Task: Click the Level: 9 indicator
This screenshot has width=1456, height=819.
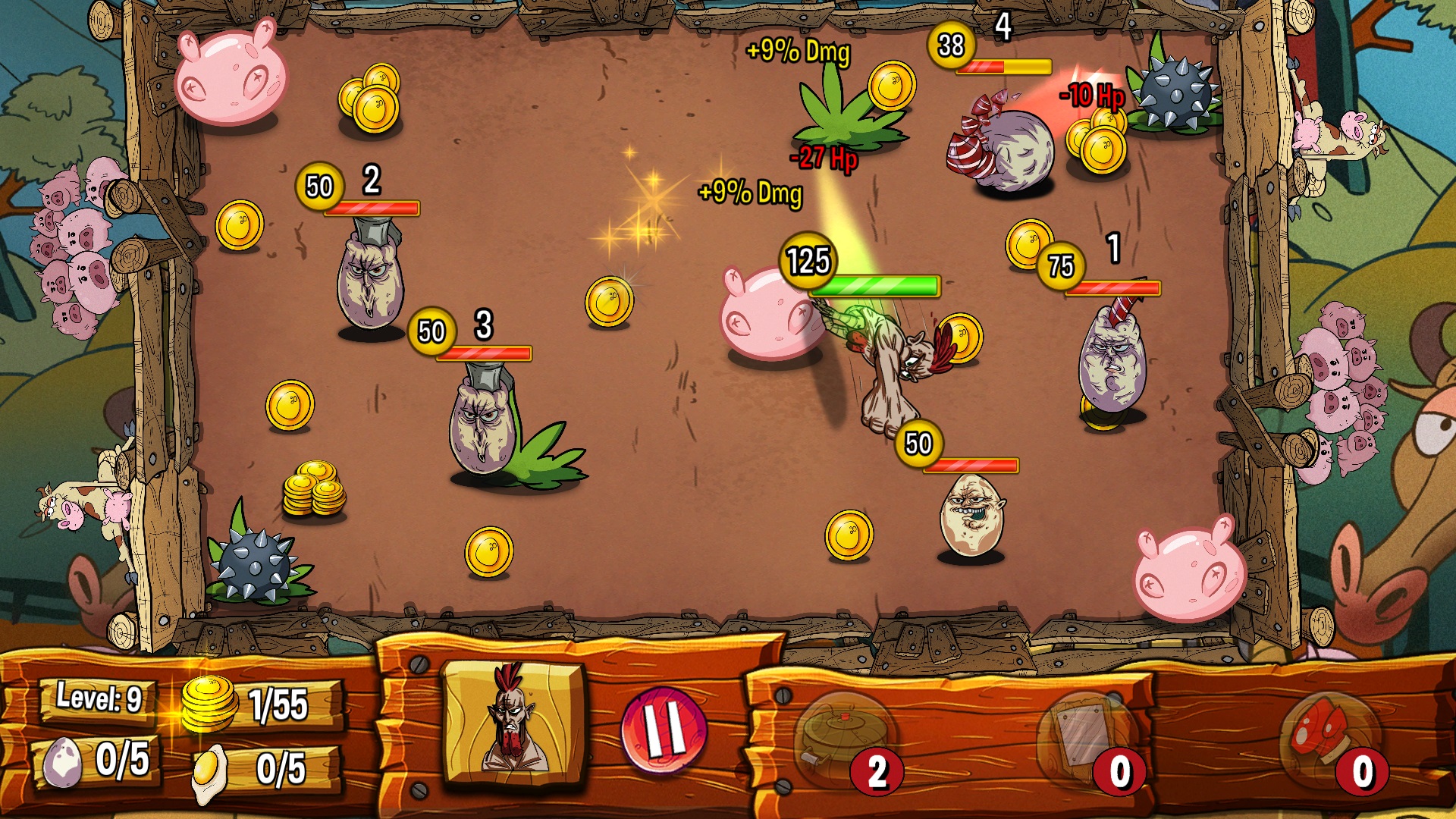Action: 99,696
